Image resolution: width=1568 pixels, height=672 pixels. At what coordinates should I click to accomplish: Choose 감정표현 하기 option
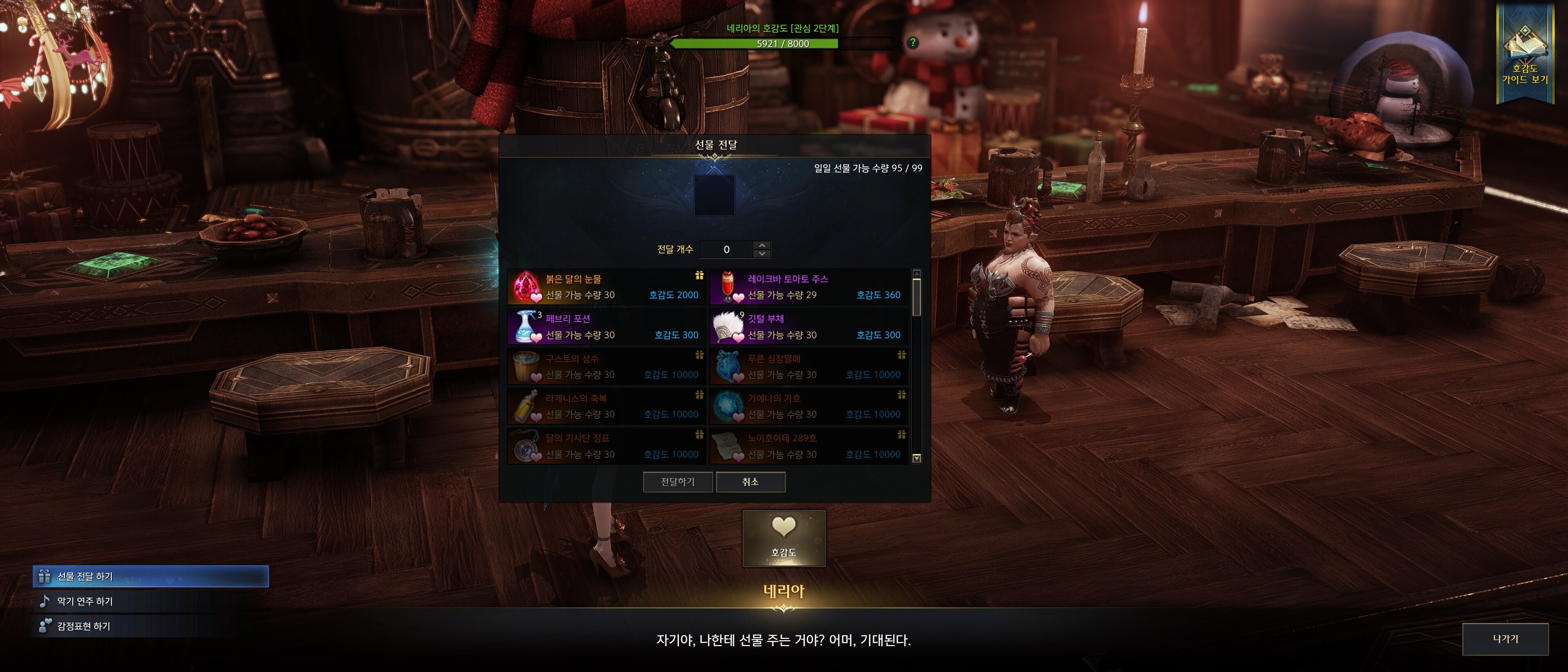pyautogui.click(x=84, y=626)
